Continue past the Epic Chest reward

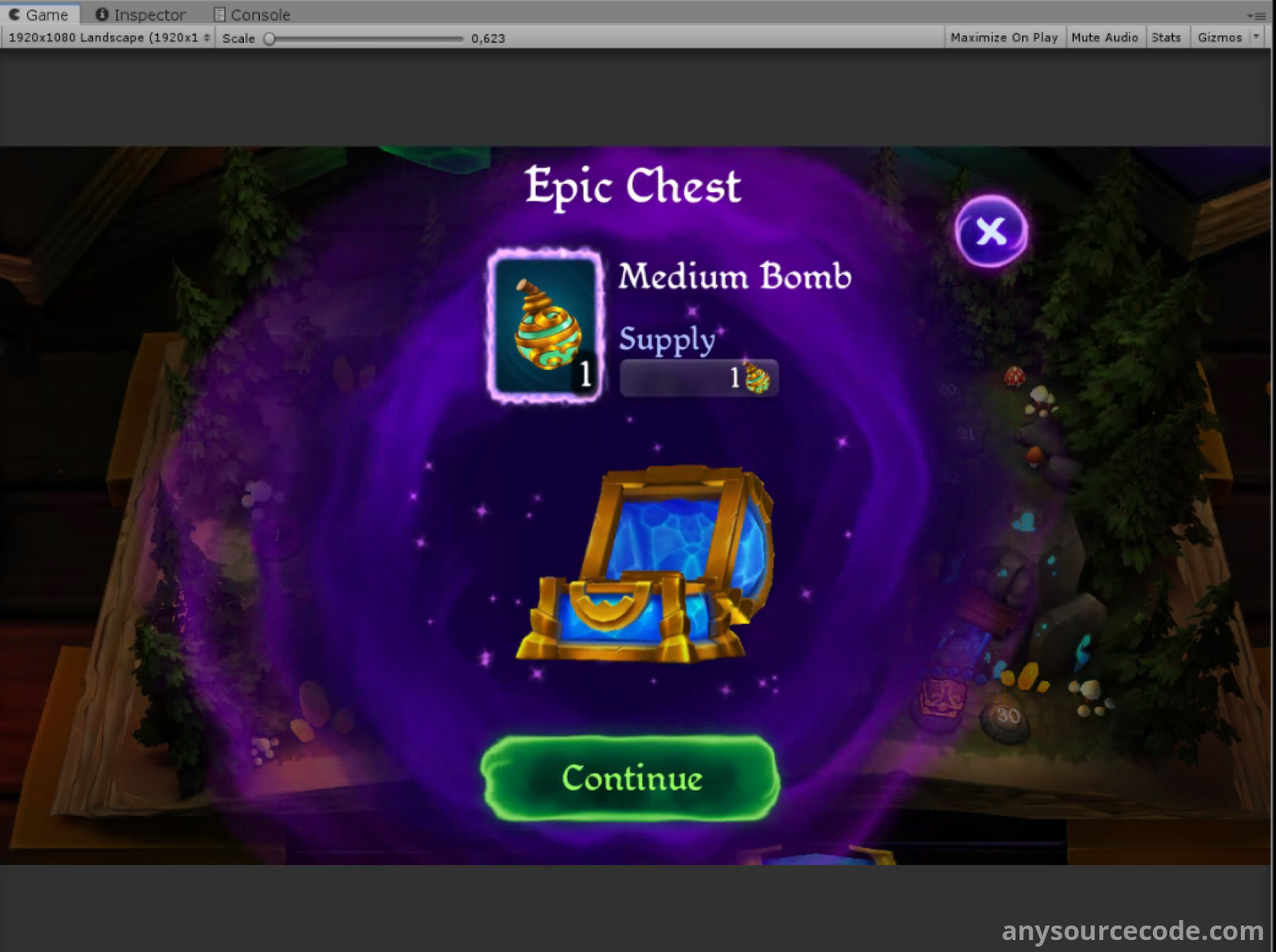tap(631, 778)
